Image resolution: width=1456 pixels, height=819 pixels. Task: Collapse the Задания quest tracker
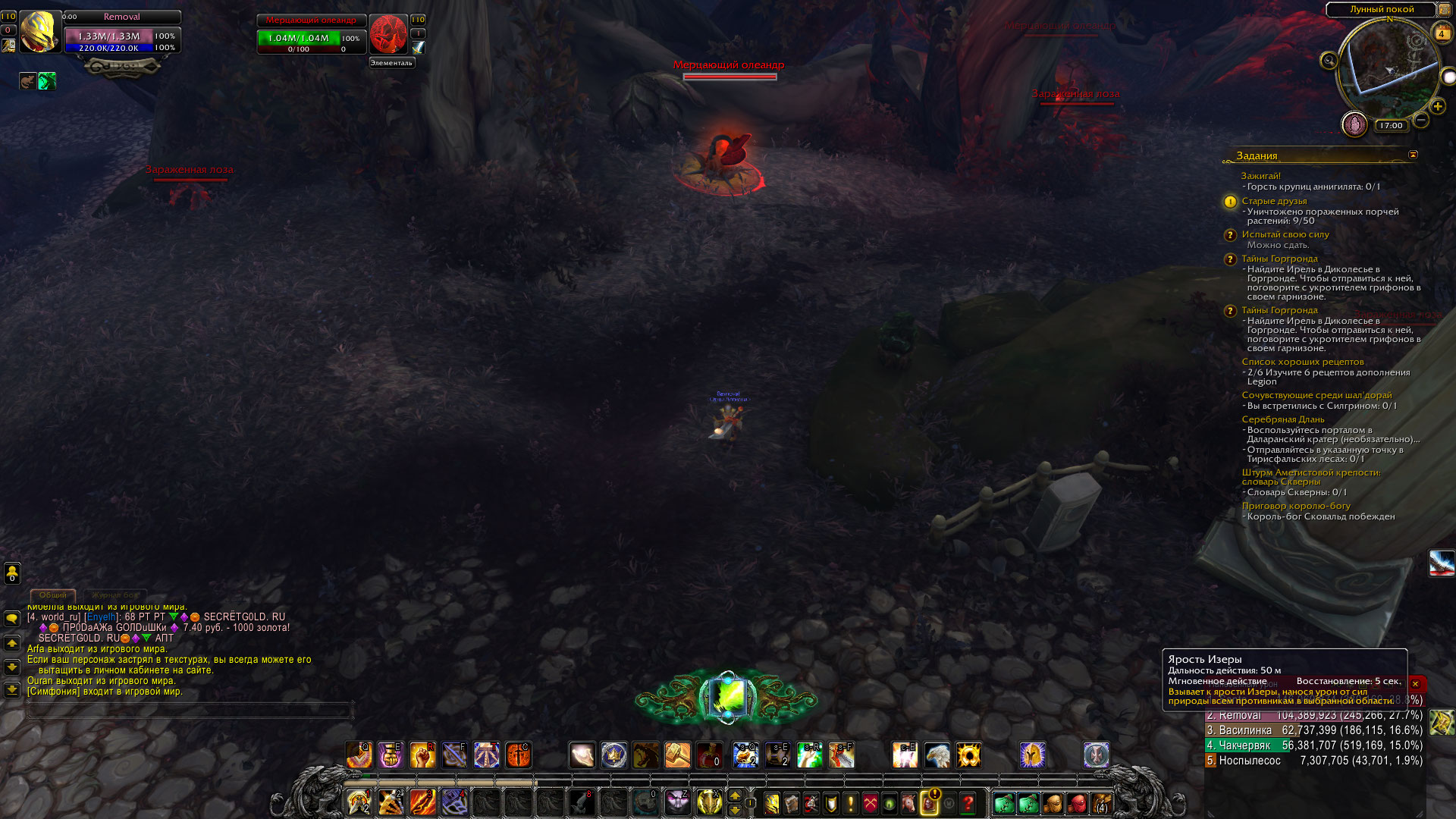click(1413, 155)
